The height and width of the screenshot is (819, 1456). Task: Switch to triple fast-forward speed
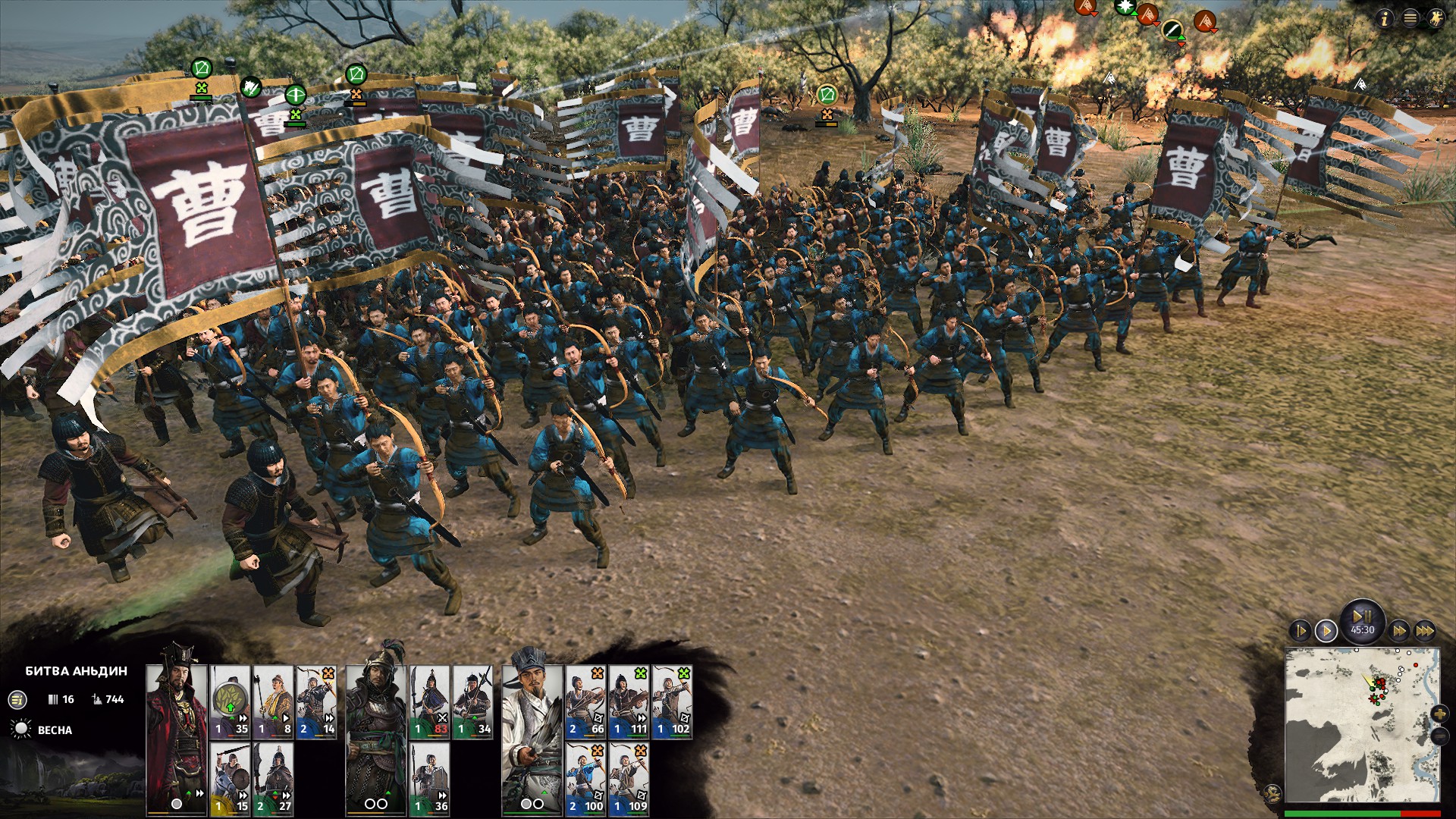click(x=1425, y=630)
